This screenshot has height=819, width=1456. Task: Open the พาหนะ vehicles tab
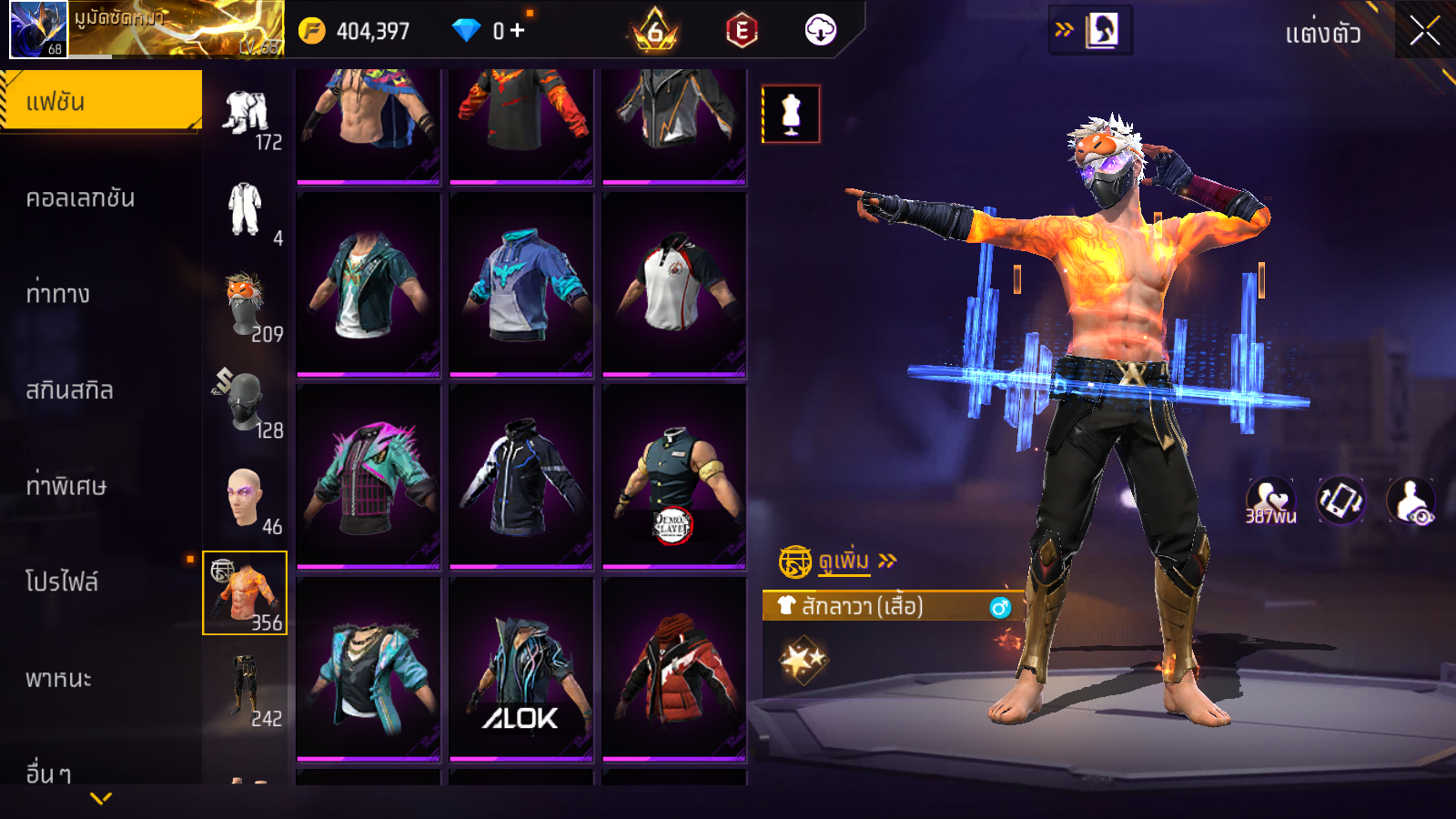58,679
